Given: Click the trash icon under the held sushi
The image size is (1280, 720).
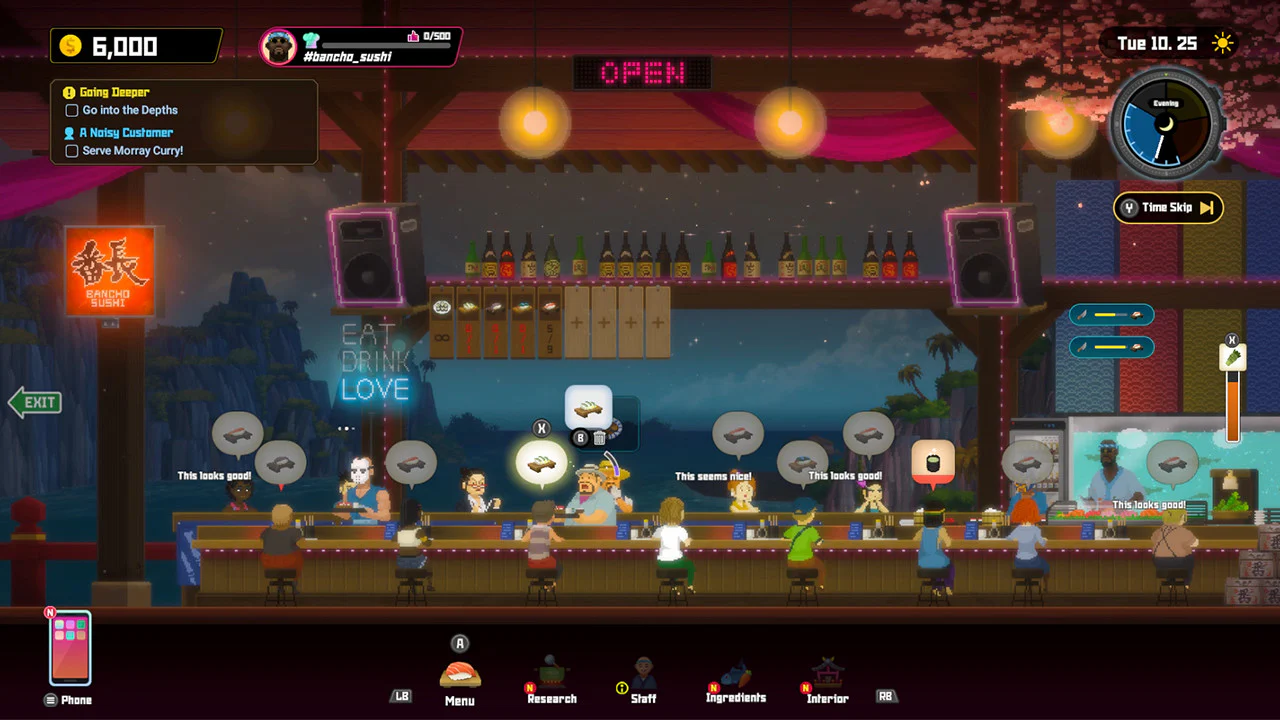Looking at the screenshot, I should coord(600,438).
